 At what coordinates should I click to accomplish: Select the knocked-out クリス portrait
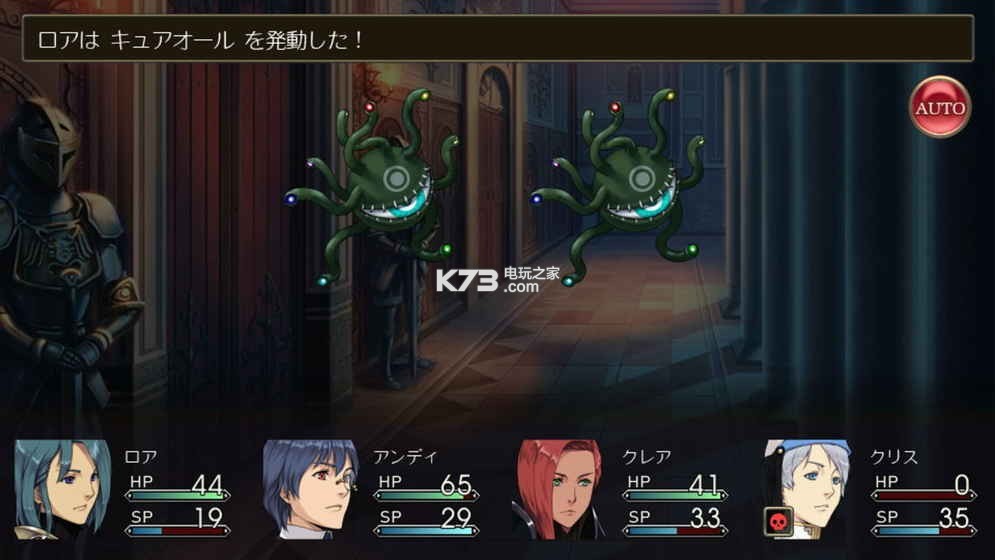point(807,489)
